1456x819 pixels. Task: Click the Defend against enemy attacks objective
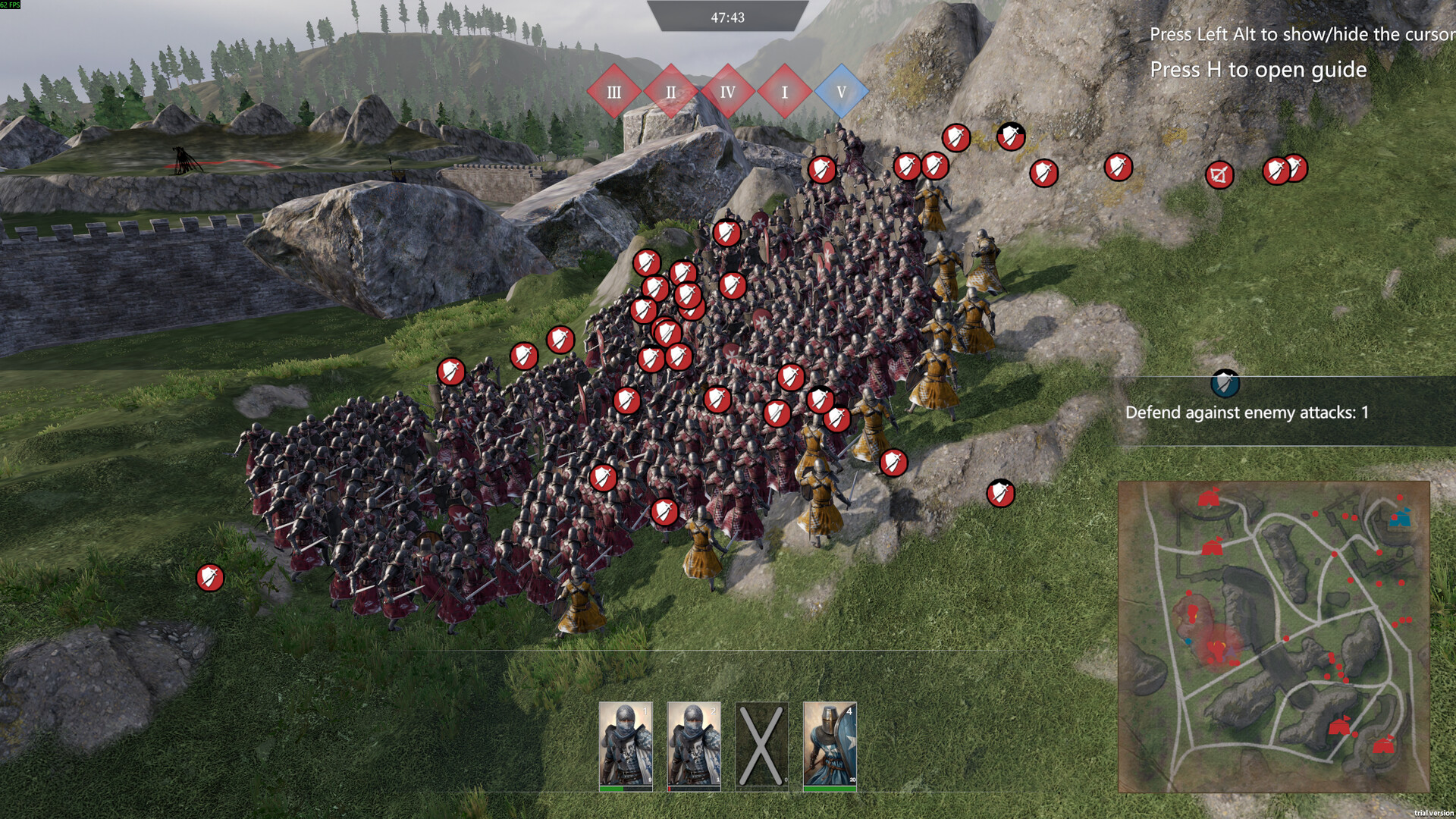point(1247,413)
